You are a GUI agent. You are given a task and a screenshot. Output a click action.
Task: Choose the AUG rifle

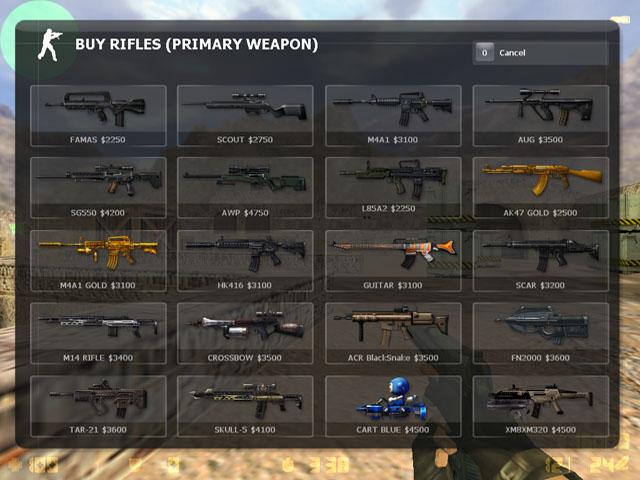coord(540,115)
